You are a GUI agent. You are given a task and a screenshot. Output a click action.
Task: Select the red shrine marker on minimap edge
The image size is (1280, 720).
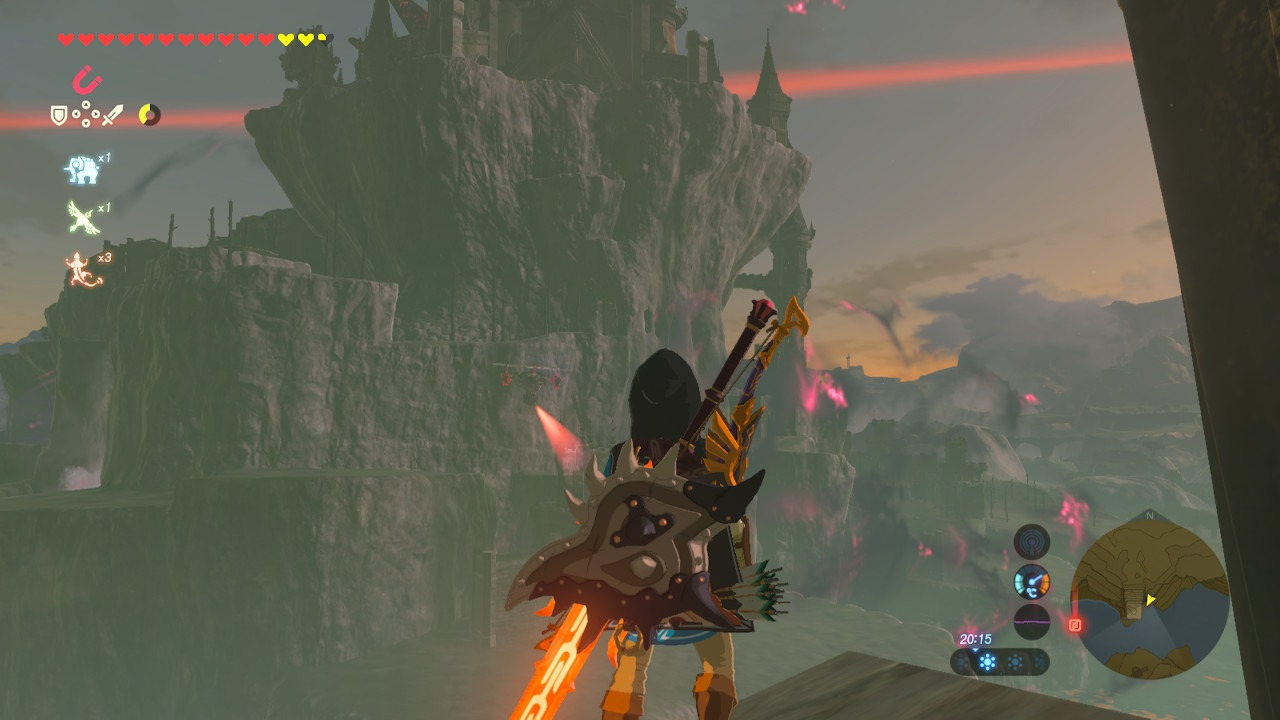pyautogui.click(x=1075, y=626)
